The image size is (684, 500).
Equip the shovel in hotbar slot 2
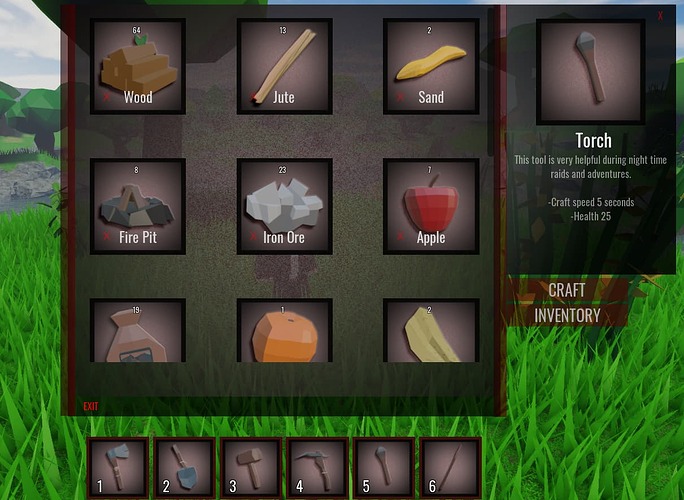coord(184,468)
